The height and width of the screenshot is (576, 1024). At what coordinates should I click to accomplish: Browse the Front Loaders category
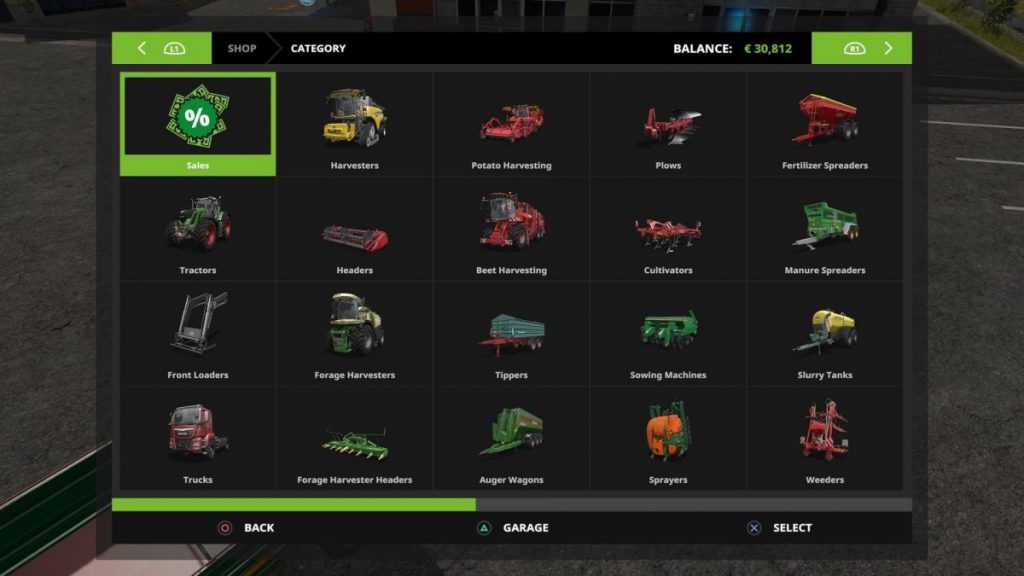point(198,334)
